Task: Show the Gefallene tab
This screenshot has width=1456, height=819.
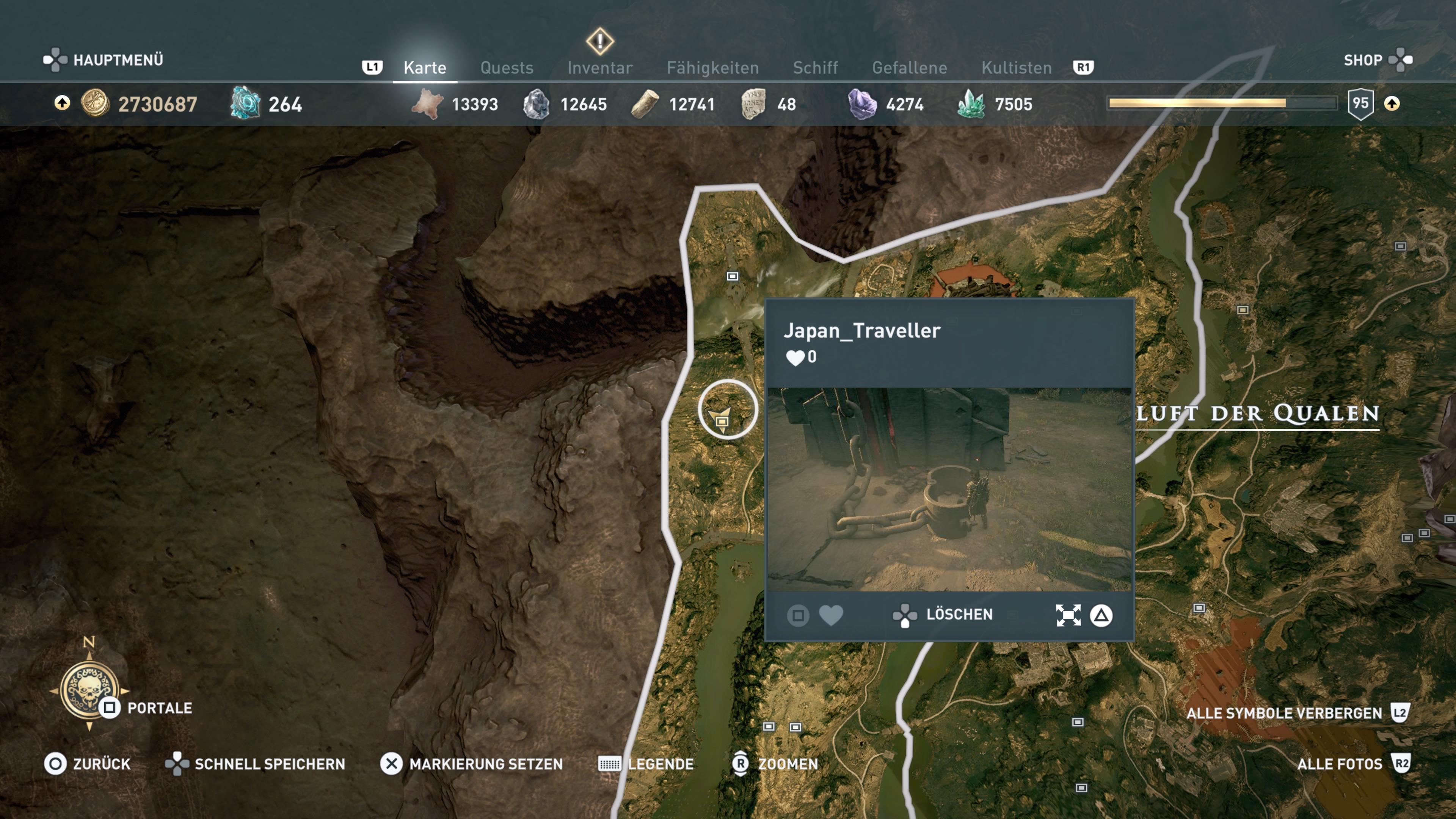Action: [909, 68]
